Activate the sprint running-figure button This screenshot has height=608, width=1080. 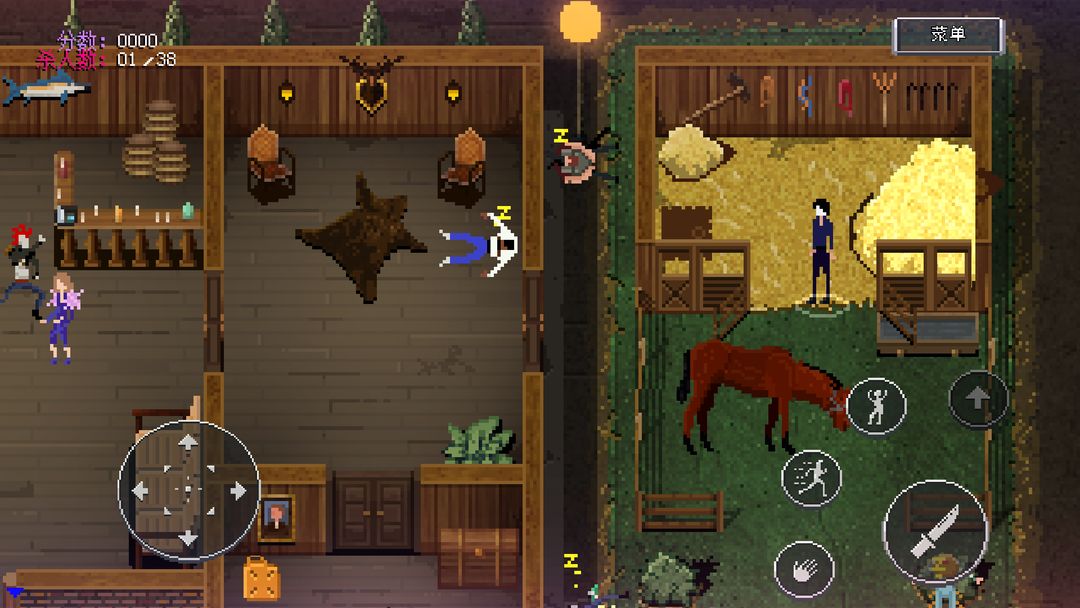(811, 477)
